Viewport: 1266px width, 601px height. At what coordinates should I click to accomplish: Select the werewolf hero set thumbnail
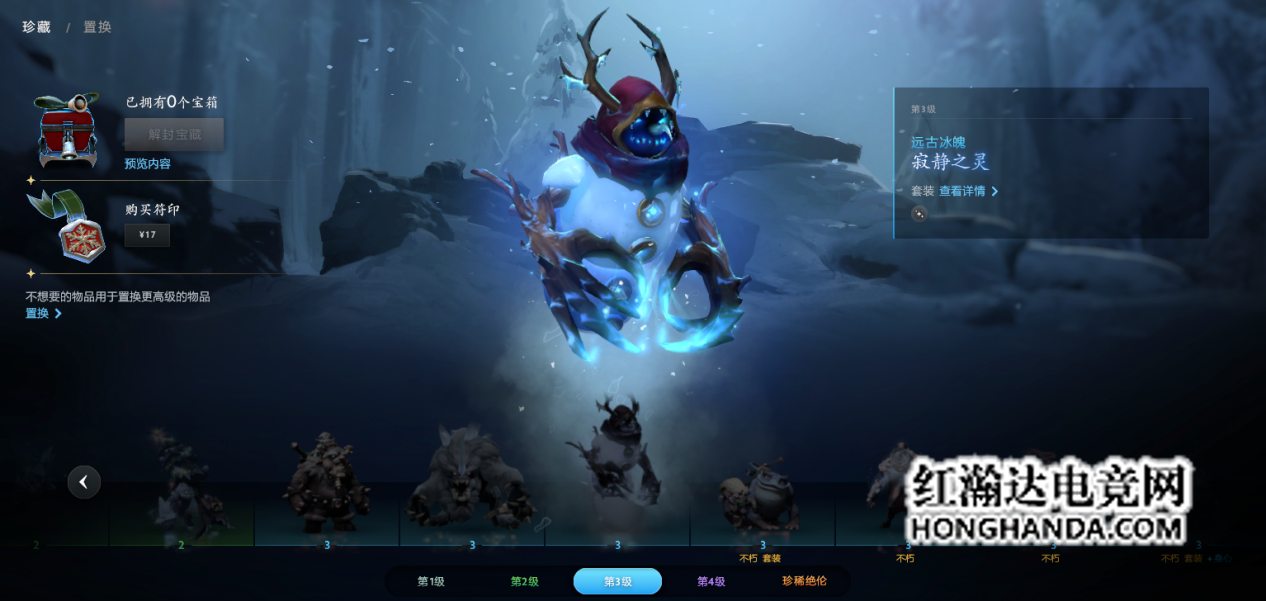coord(472,479)
